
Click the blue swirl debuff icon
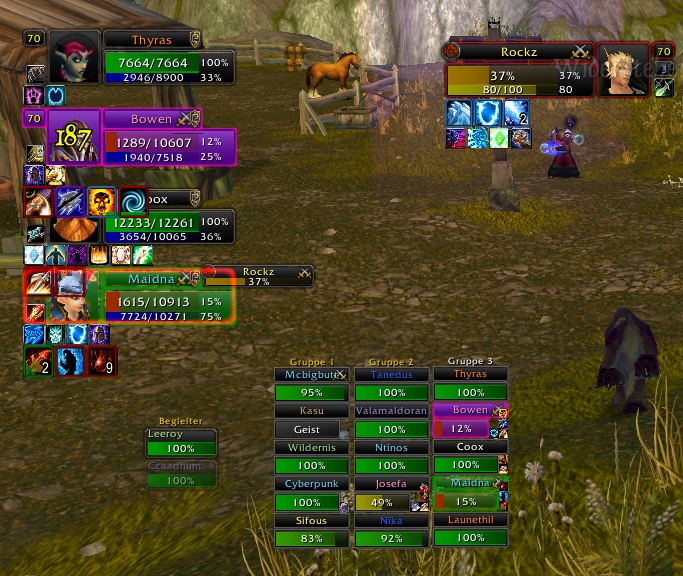[x=133, y=201]
